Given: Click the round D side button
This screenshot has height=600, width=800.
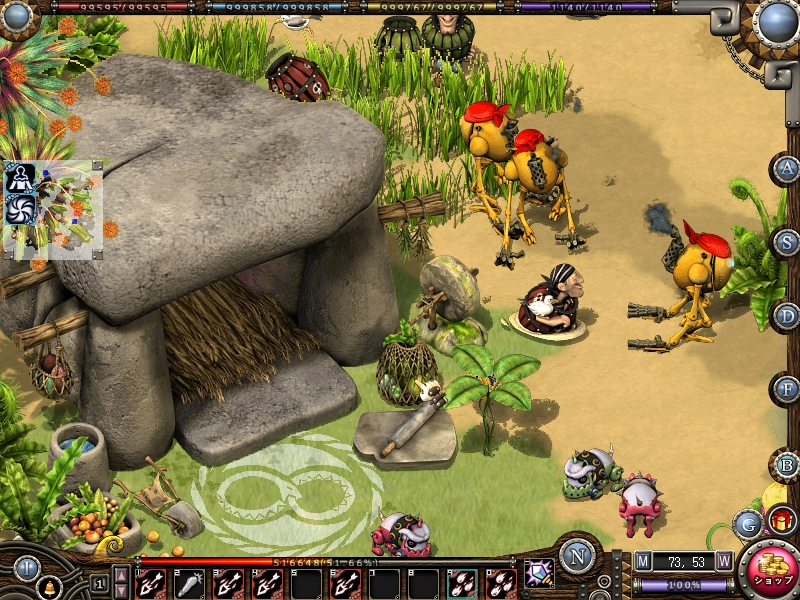Looking at the screenshot, I should coord(788,316).
